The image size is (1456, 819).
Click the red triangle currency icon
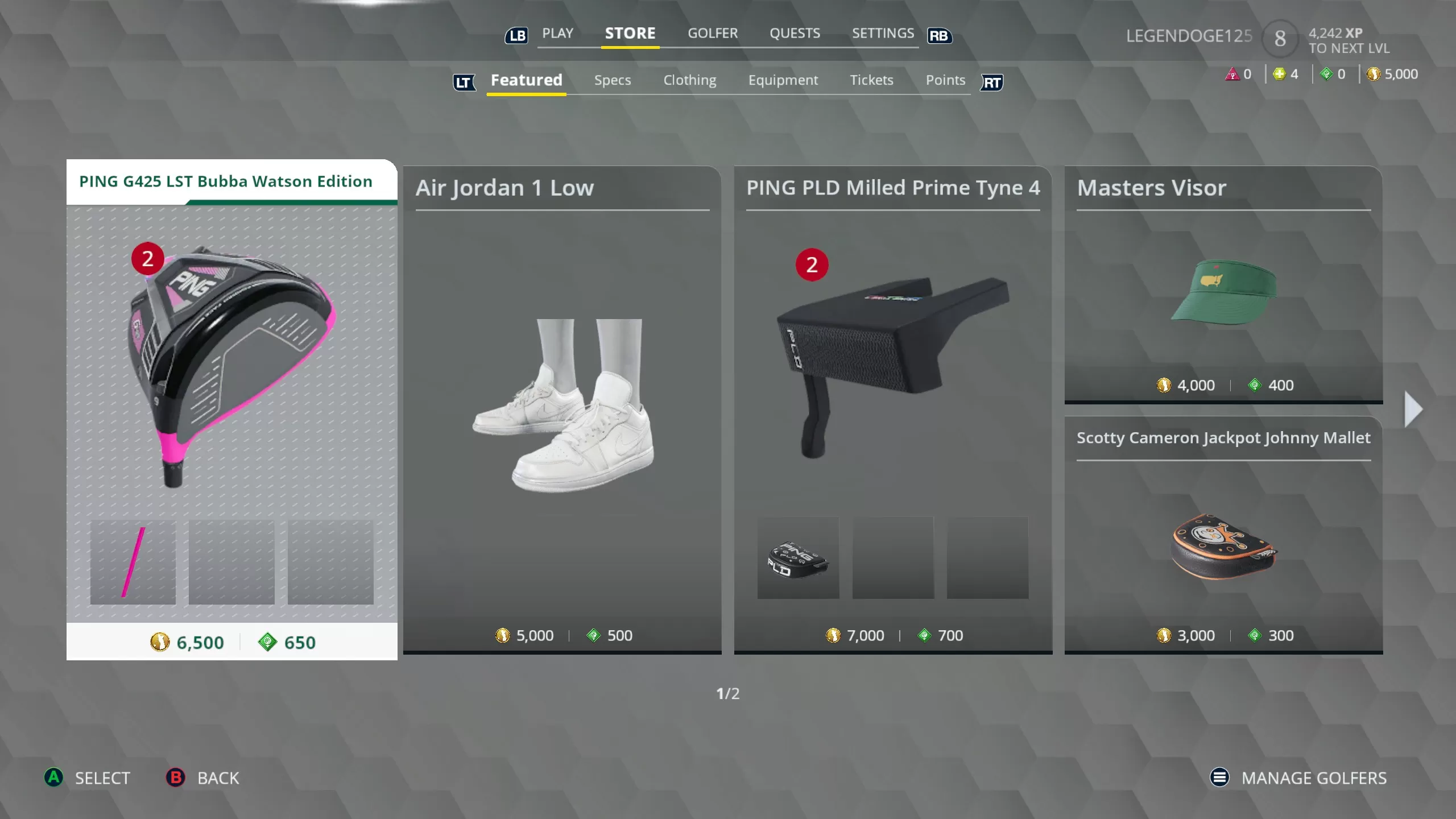[x=1232, y=73]
